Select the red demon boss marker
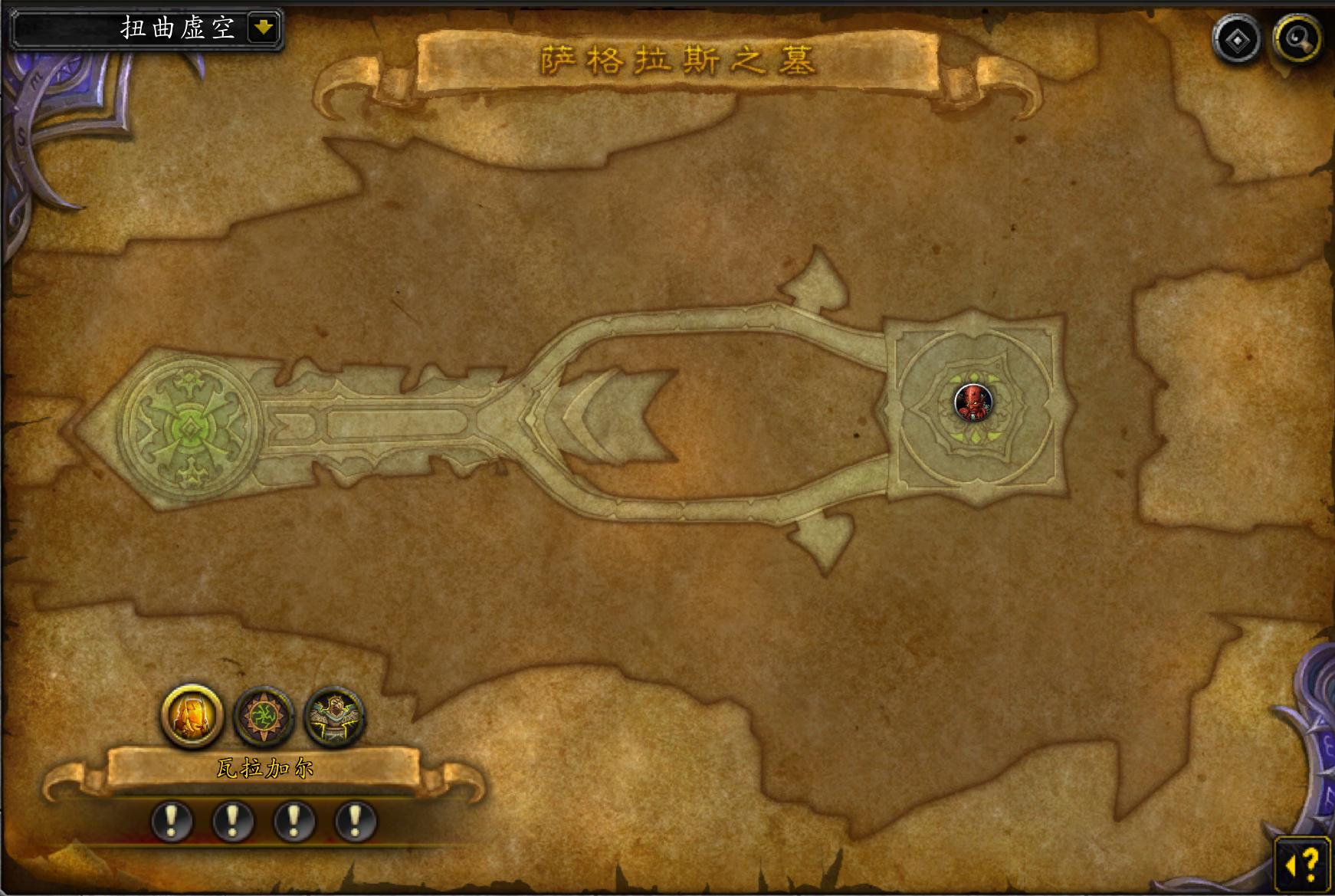 click(x=973, y=402)
